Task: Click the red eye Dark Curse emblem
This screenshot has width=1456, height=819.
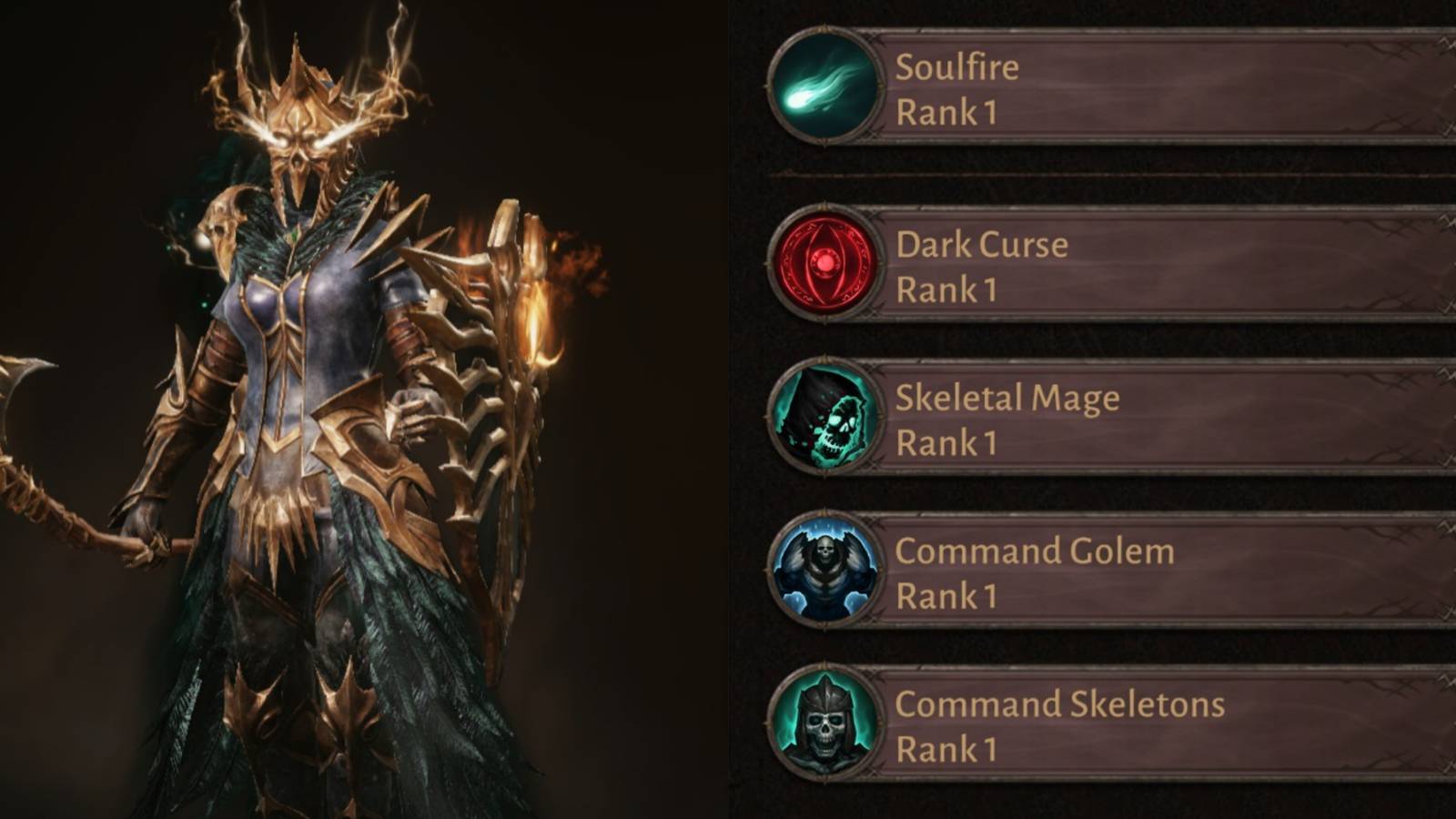Action: (x=824, y=262)
